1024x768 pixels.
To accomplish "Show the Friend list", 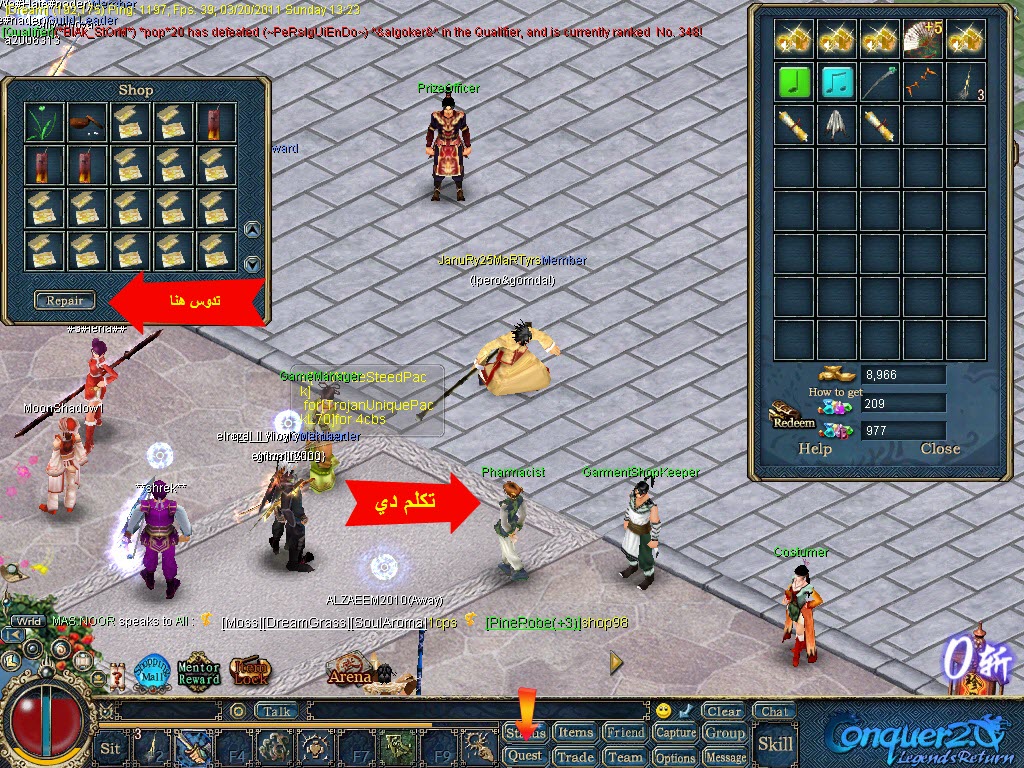I will [x=625, y=733].
